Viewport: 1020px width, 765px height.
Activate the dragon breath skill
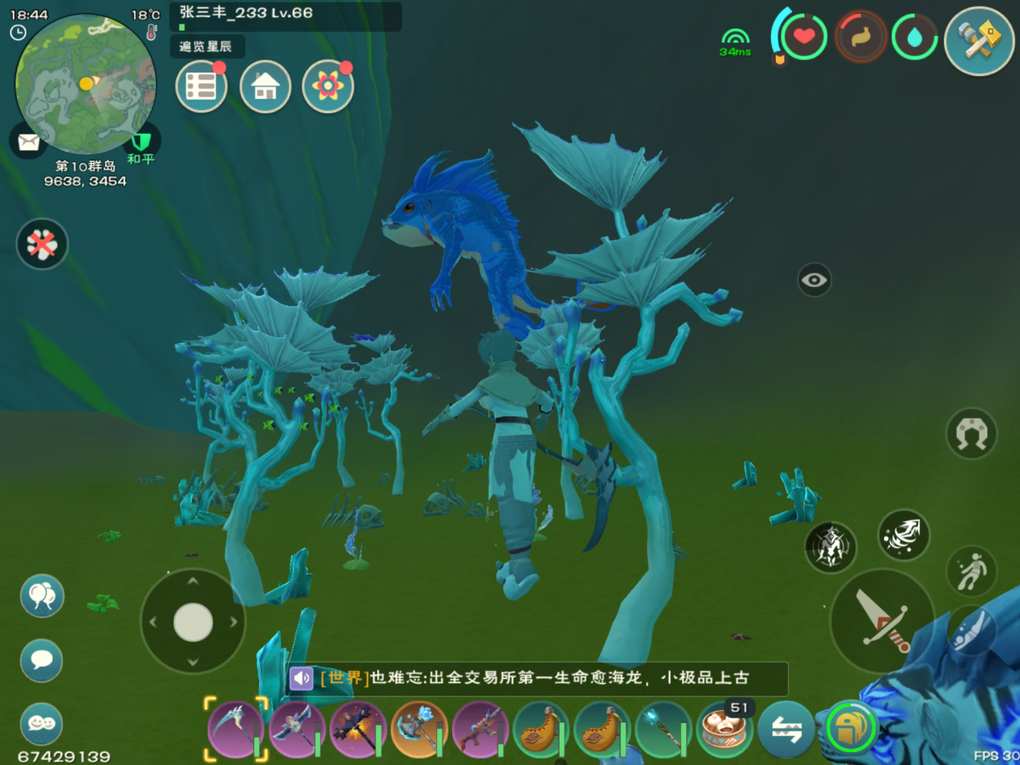[904, 535]
